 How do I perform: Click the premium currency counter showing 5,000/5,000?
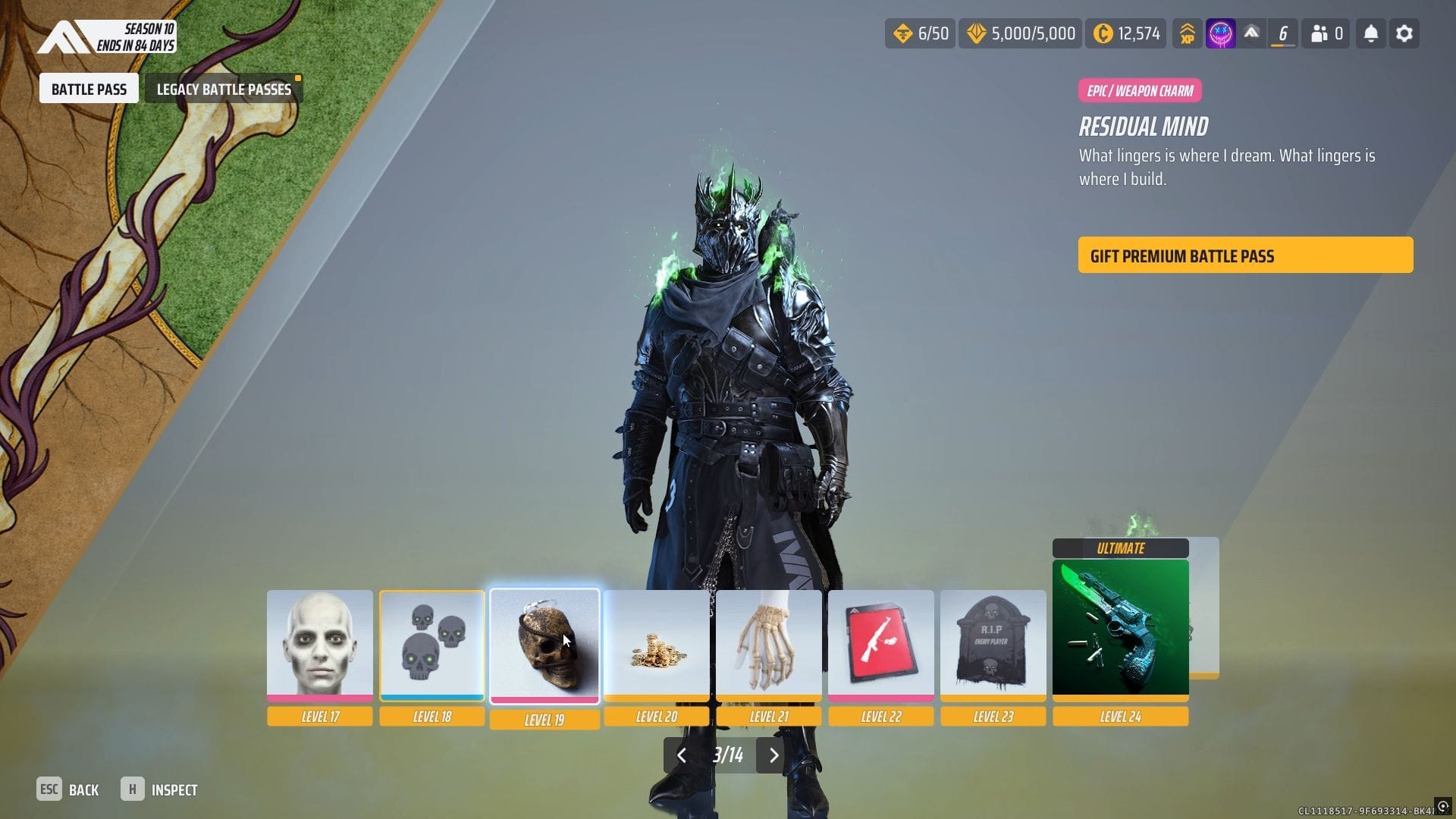click(1019, 33)
